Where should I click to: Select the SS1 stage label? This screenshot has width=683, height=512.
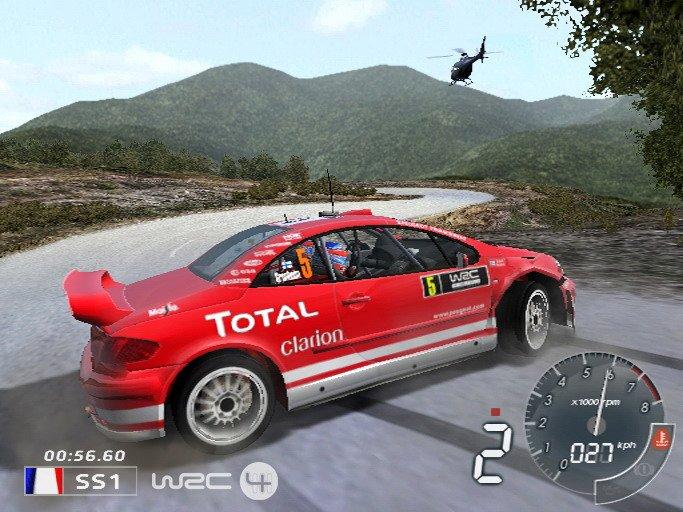click(100, 481)
